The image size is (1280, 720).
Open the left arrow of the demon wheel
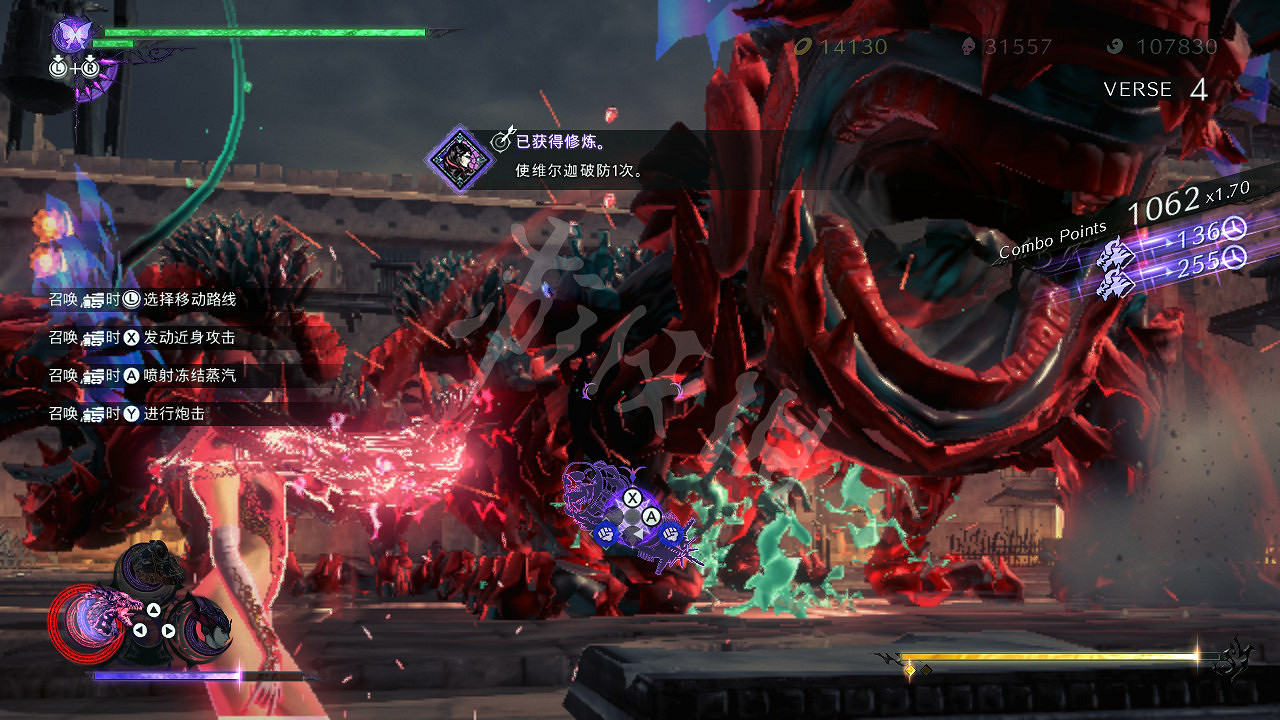(140, 629)
